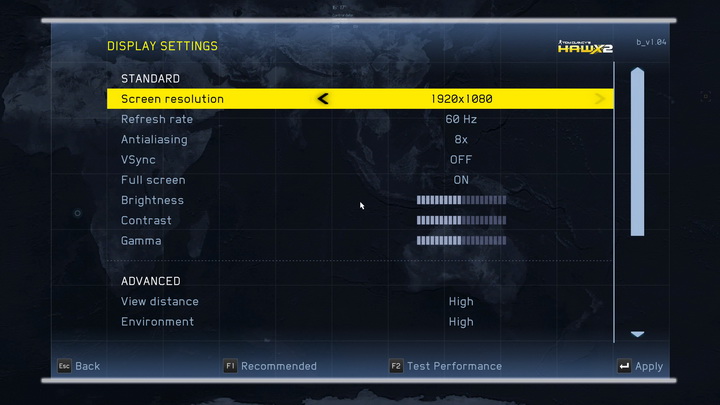
Task: Apply the display settings
Action: click(x=640, y=367)
